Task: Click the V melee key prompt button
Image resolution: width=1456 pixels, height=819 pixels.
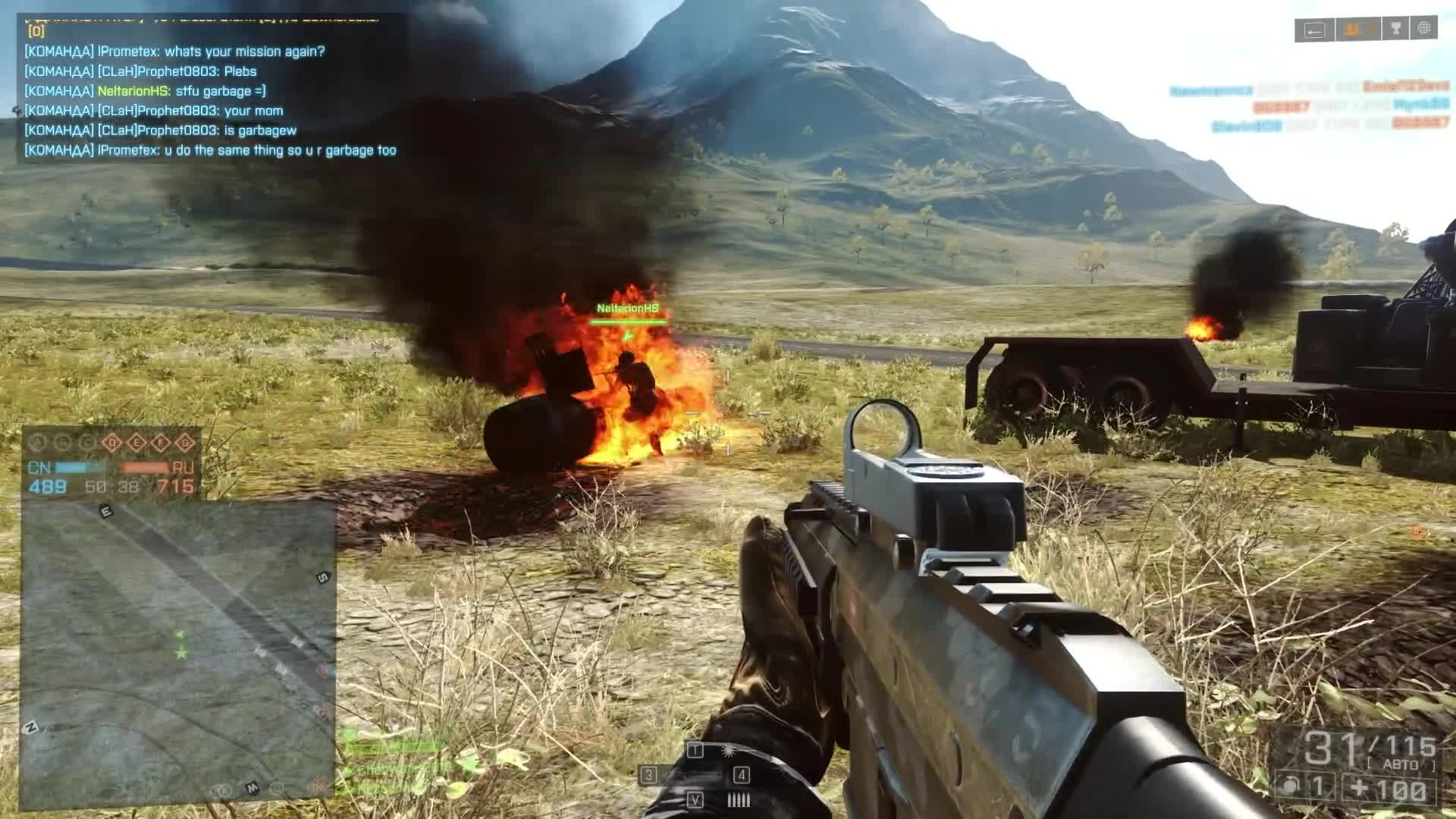Action: tap(695, 800)
